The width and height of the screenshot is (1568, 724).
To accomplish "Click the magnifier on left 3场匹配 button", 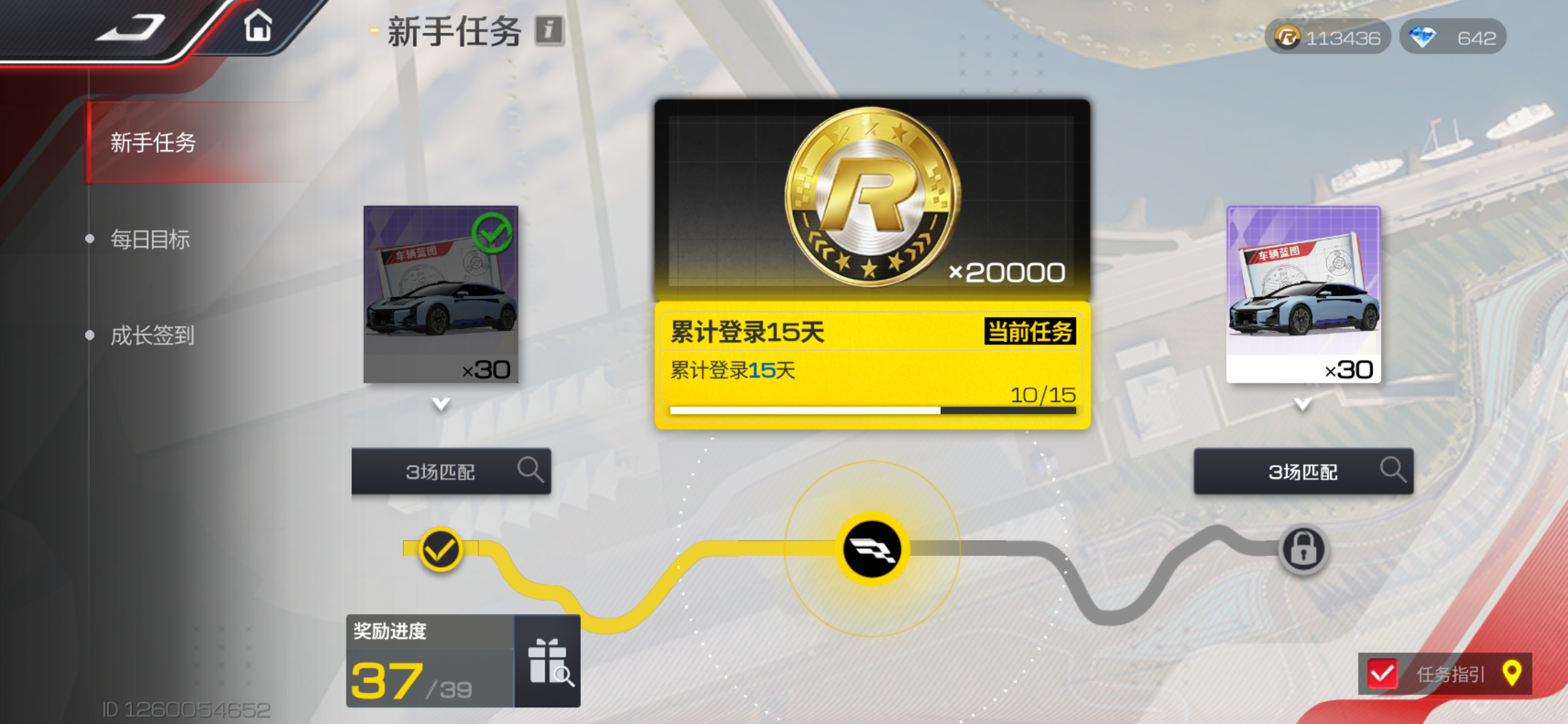I will [x=532, y=471].
